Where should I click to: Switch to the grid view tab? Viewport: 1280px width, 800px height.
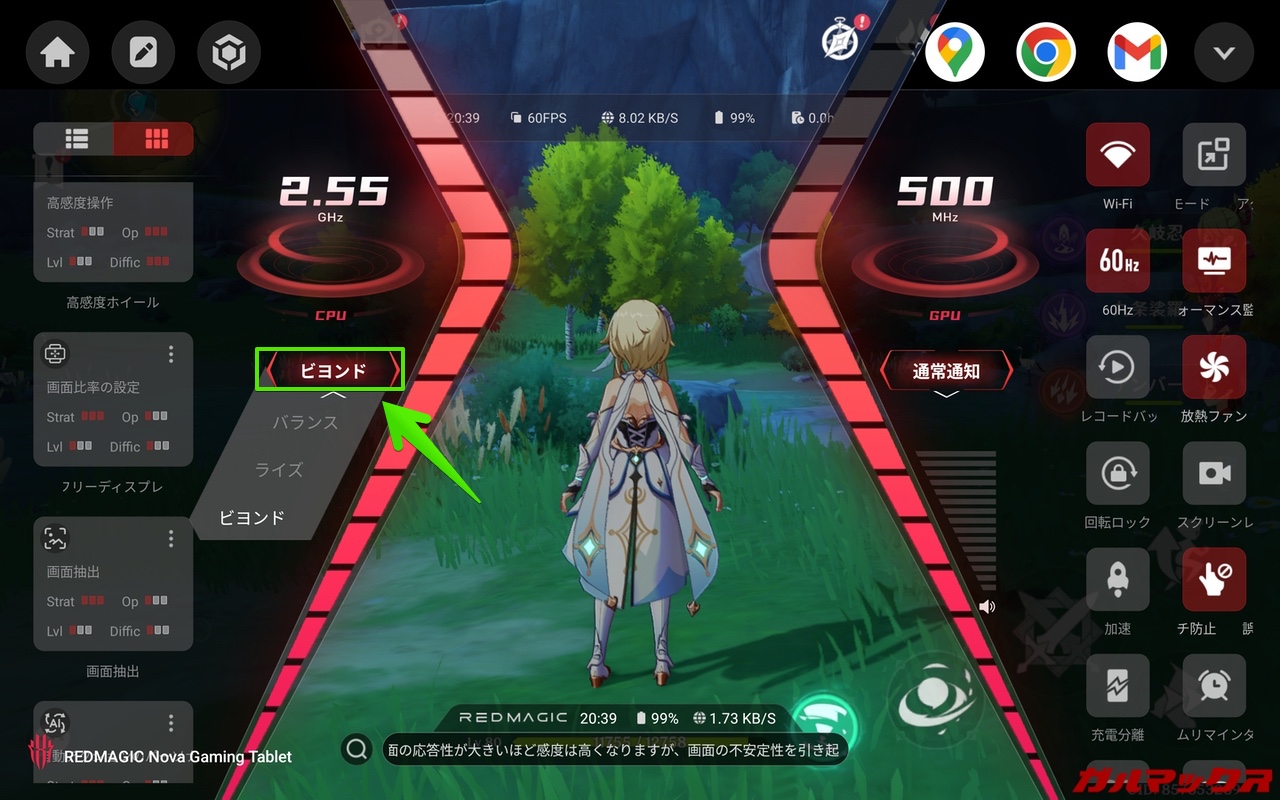[x=155, y=139]
